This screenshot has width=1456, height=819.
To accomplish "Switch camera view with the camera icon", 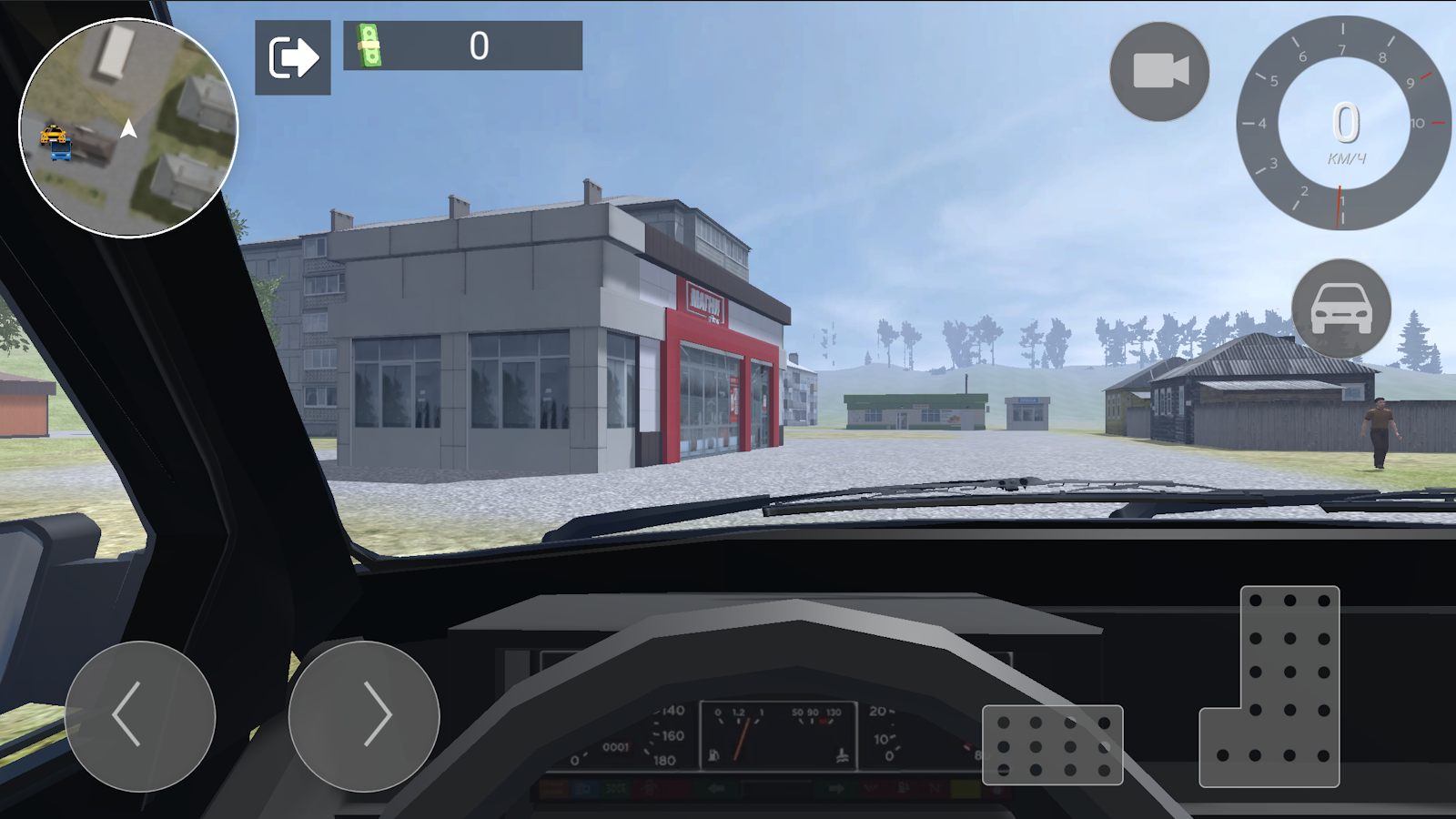I will click(x=1159, y=71).
